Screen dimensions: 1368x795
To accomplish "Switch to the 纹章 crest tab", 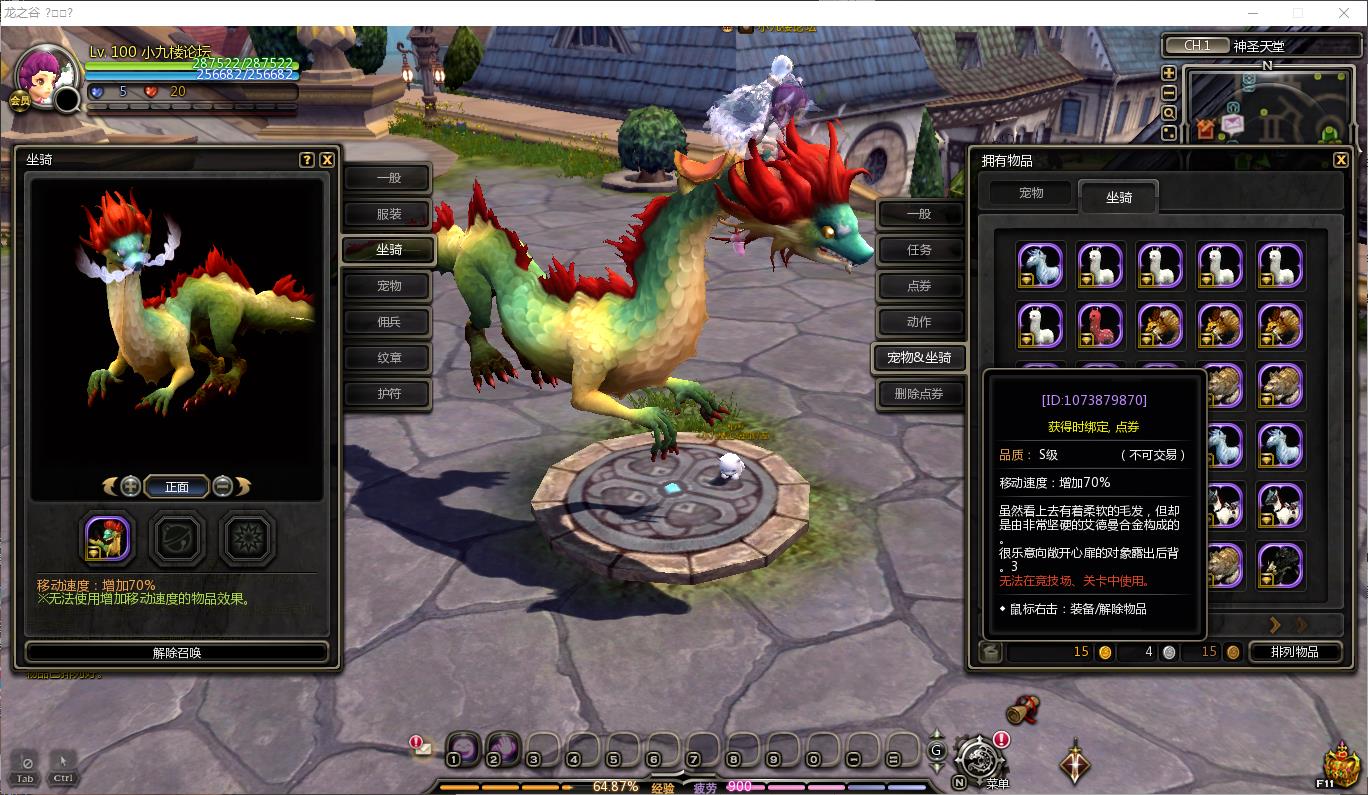I will click(388, 358).
